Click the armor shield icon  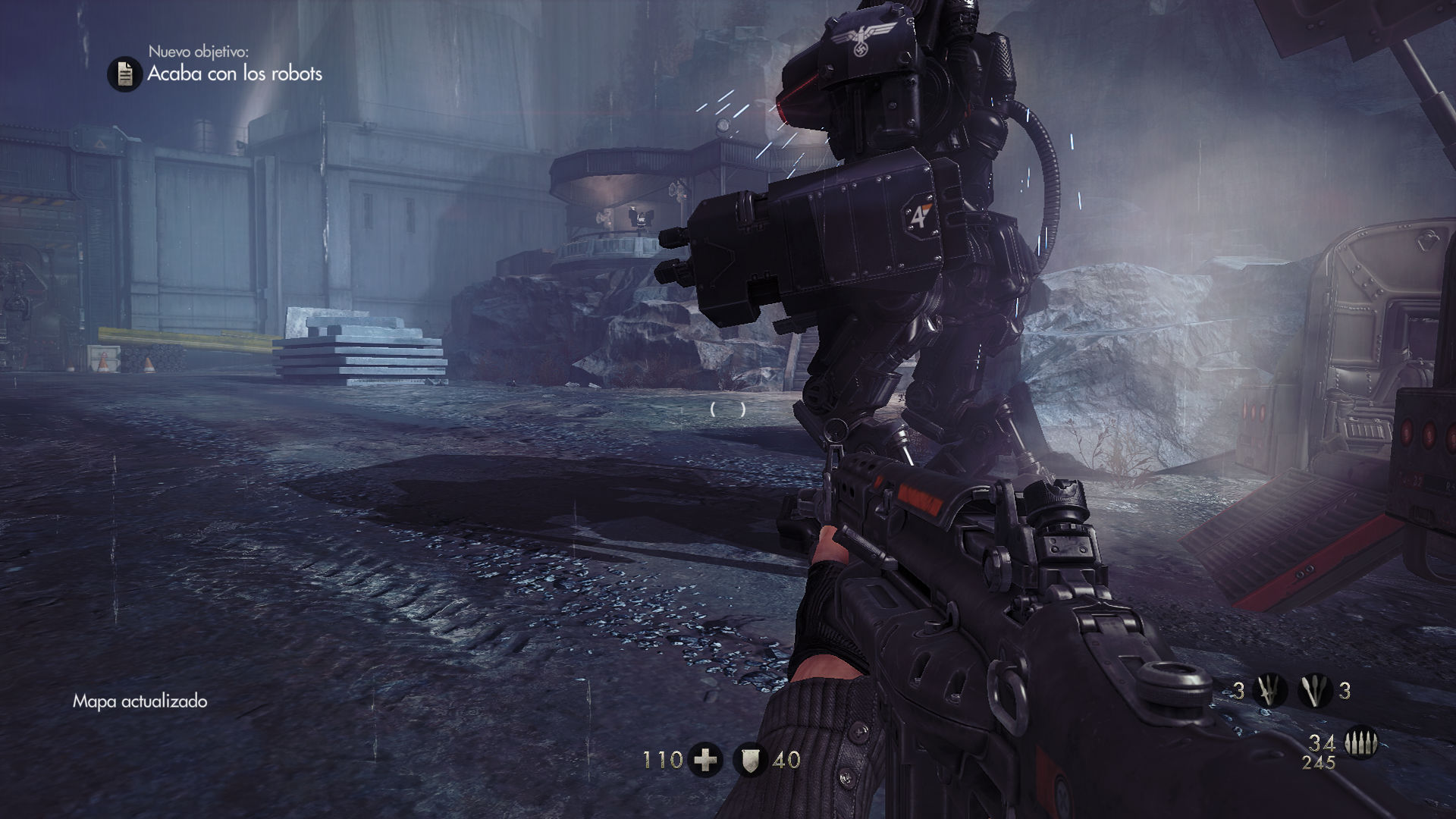tap(751, 760)
